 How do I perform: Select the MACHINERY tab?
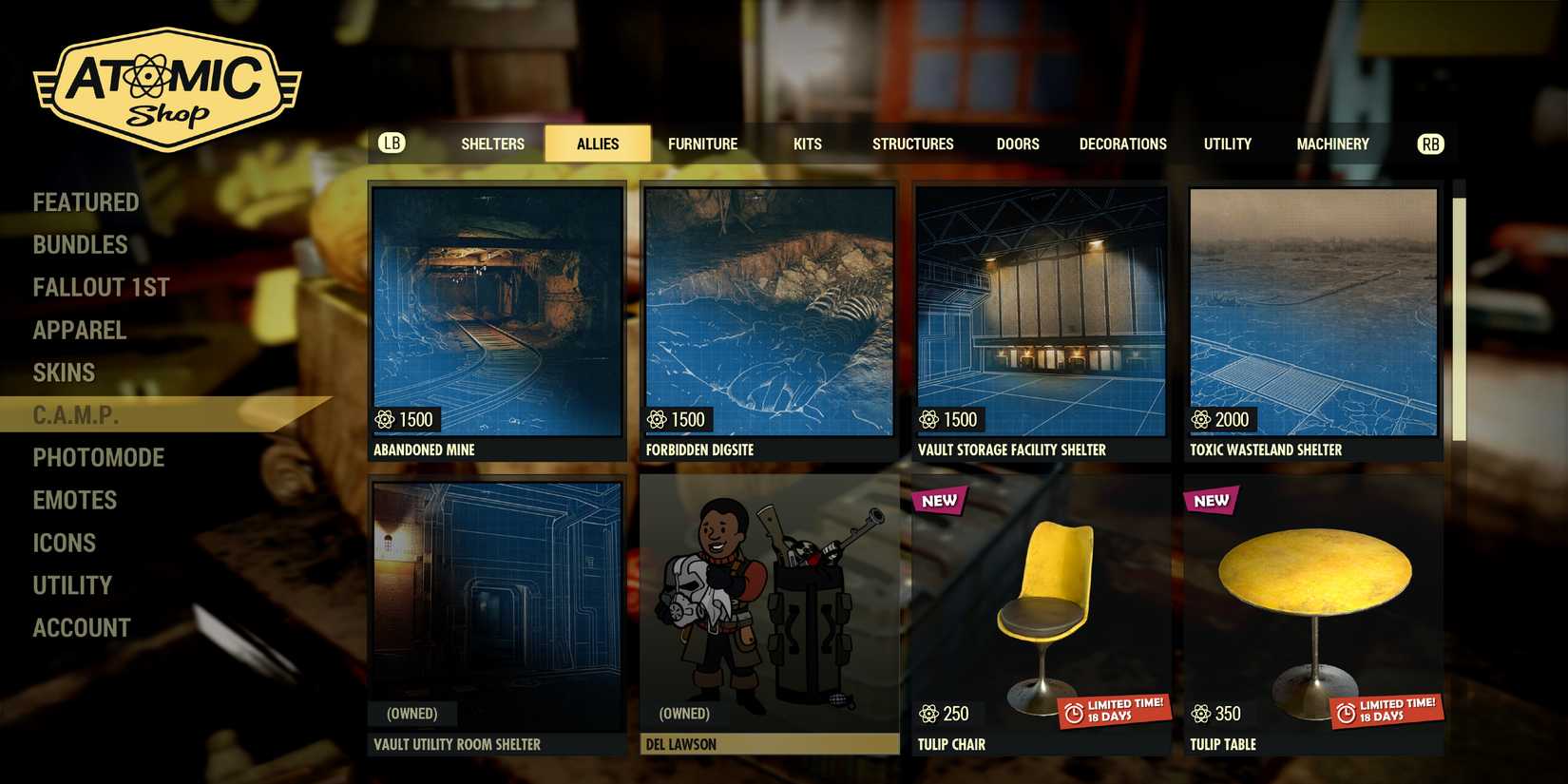pyautogui.click(x=1332, y=143)
